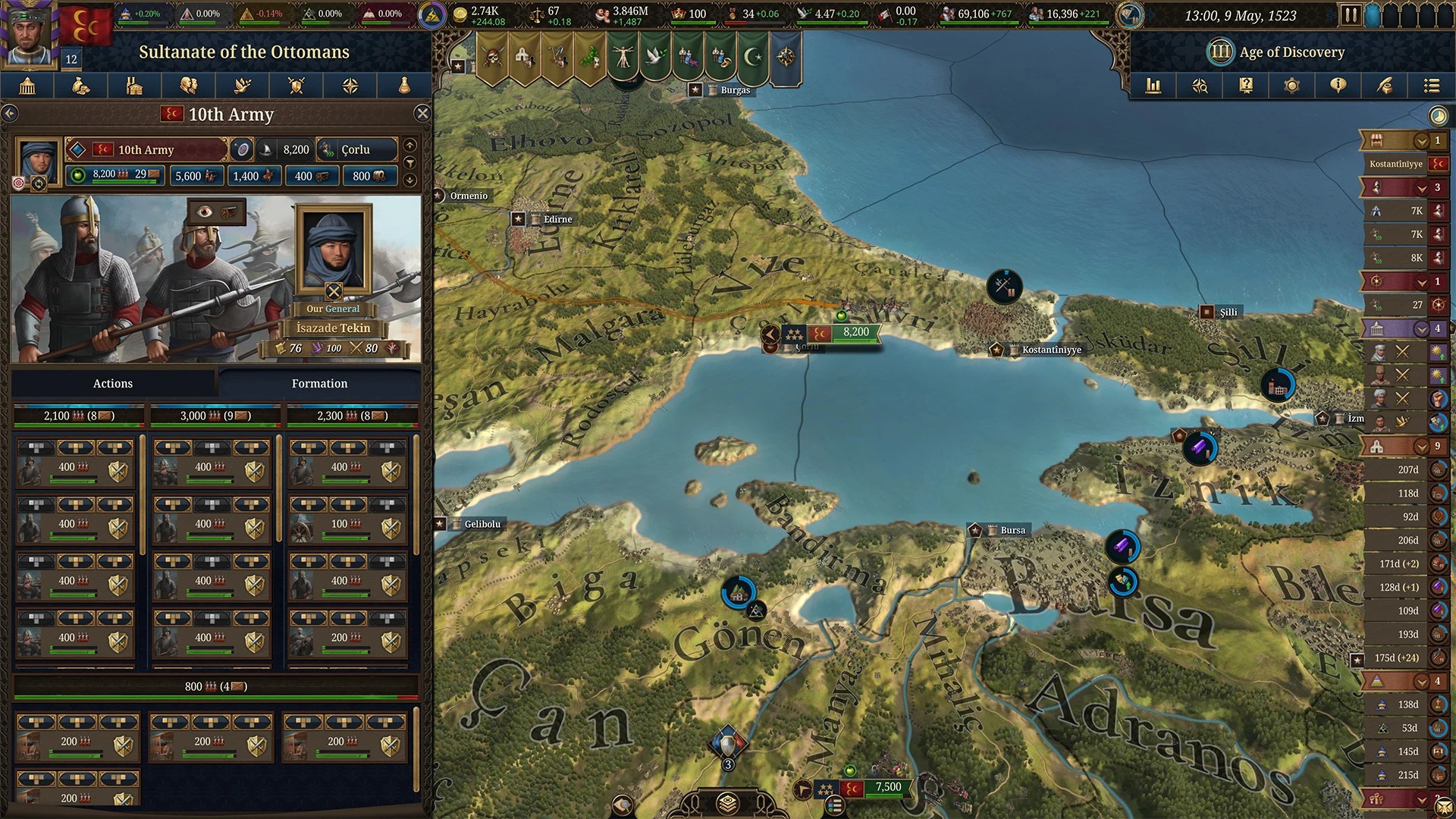Image resolution: width=1456 pixels, height=819 pixels.
Task: Jump to the Edirne city label
Action: pos(557,219)
